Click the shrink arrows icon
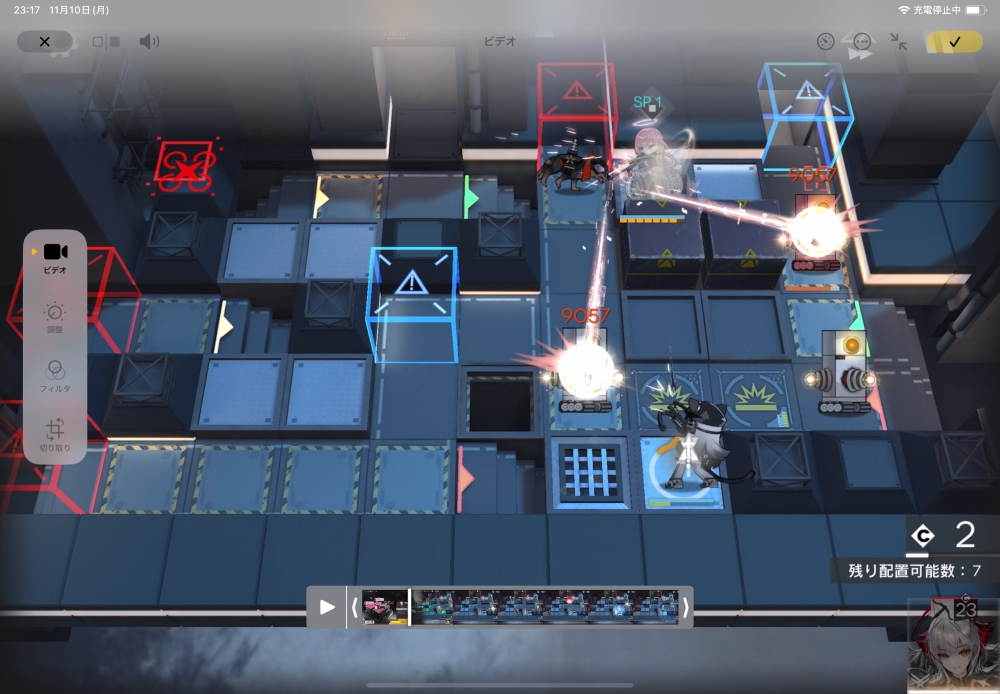Image resolution: width=1000 pixels, height=694 pixels. (x=898, y=42)
